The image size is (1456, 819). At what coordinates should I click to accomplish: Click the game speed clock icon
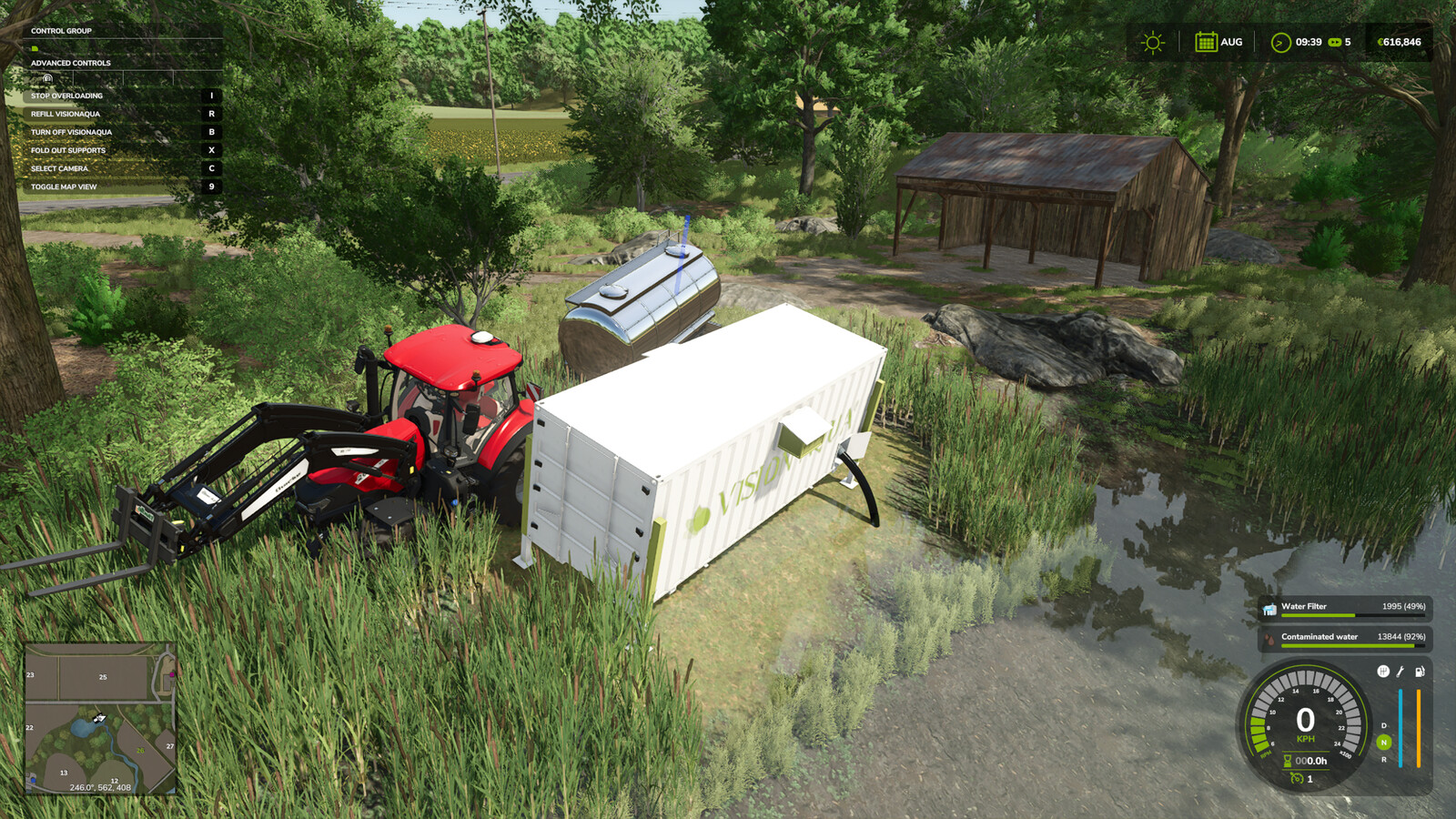coord(1280,43)
